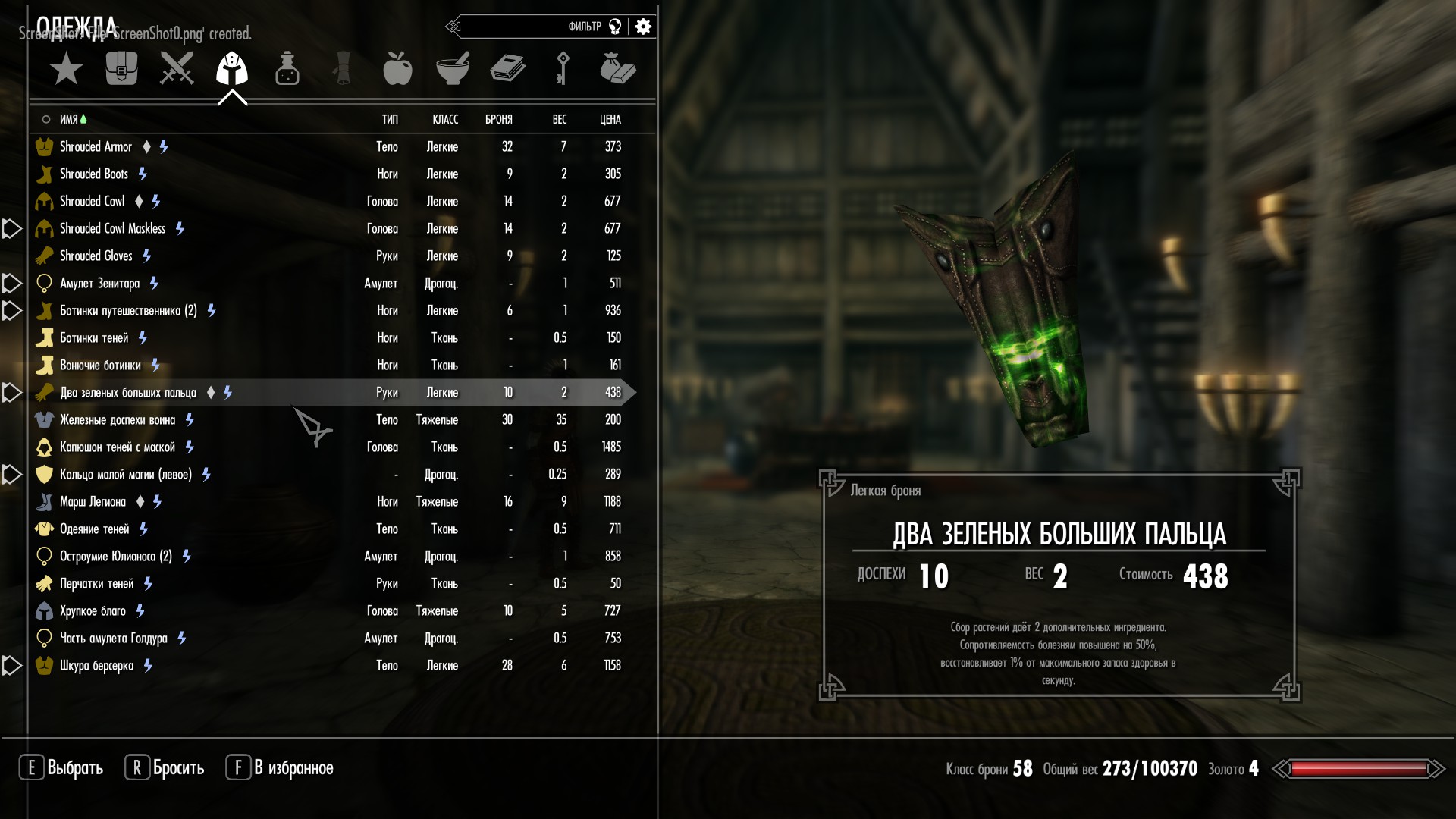Pick the Капюшон теней с маской item
Viewport: 1456px width, 819px height.
pyautogui.click(x=118, y=447)
